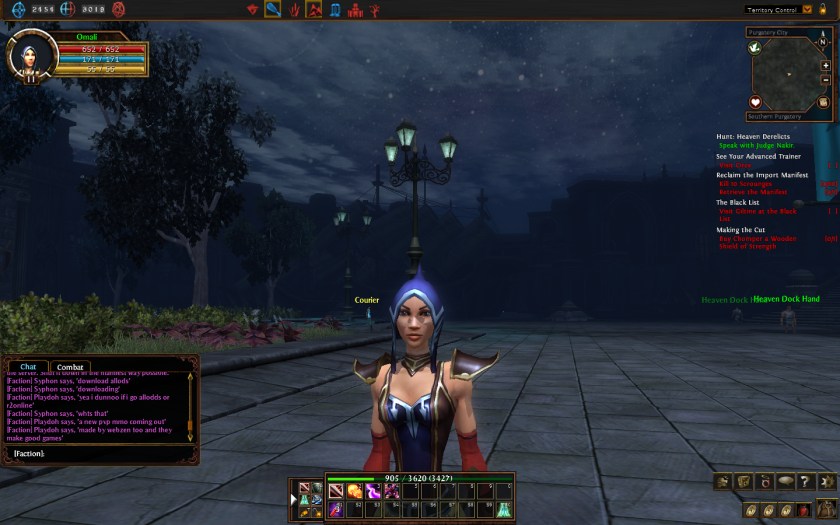Image resolution: width=840 pixels, height=525 pixels.
Task: Click the green bird icon on minimap
Action: [755, 47]
